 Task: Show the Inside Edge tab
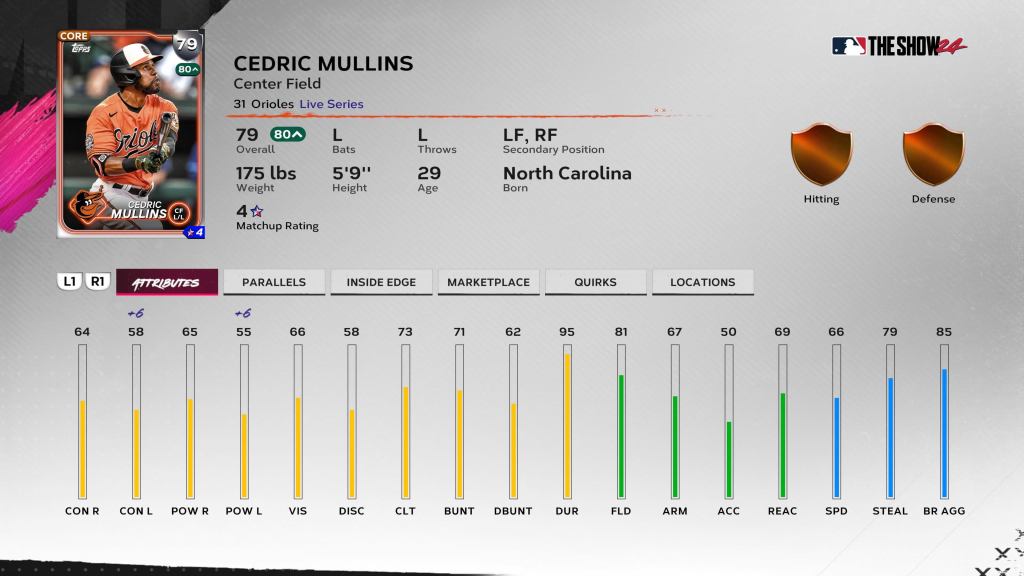click(x=380, y=282)
